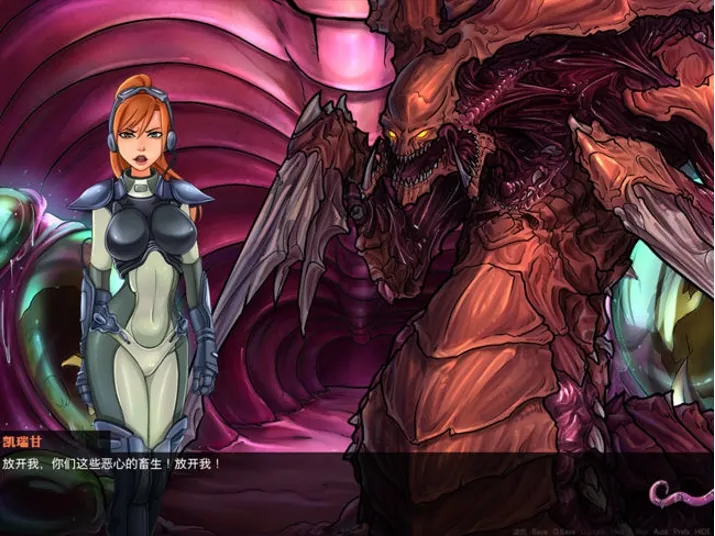Turn on Auto text advance
The width and height of the screenshot is (715, 536).
coord(661,531)
